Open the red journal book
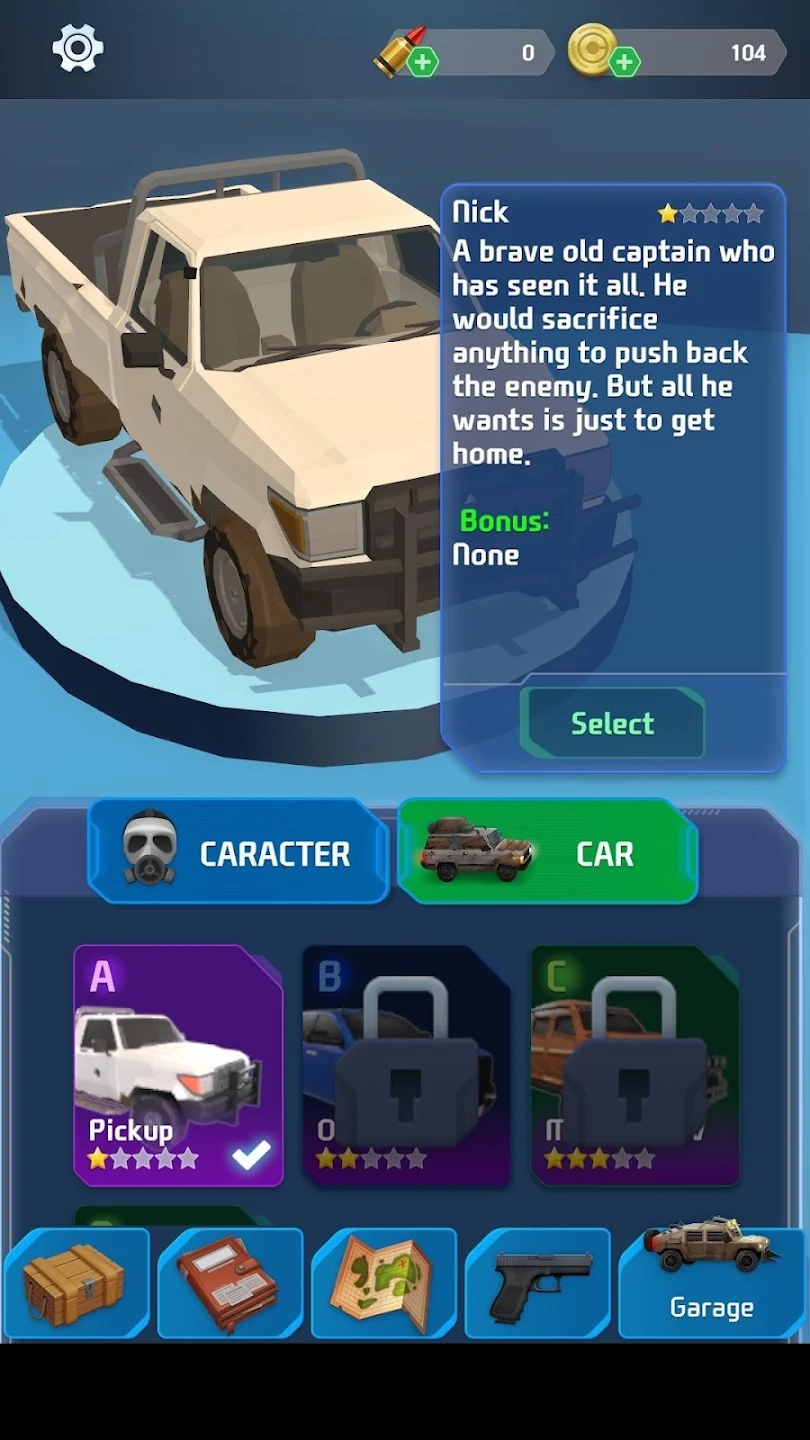 click(x=230, y=1283)
